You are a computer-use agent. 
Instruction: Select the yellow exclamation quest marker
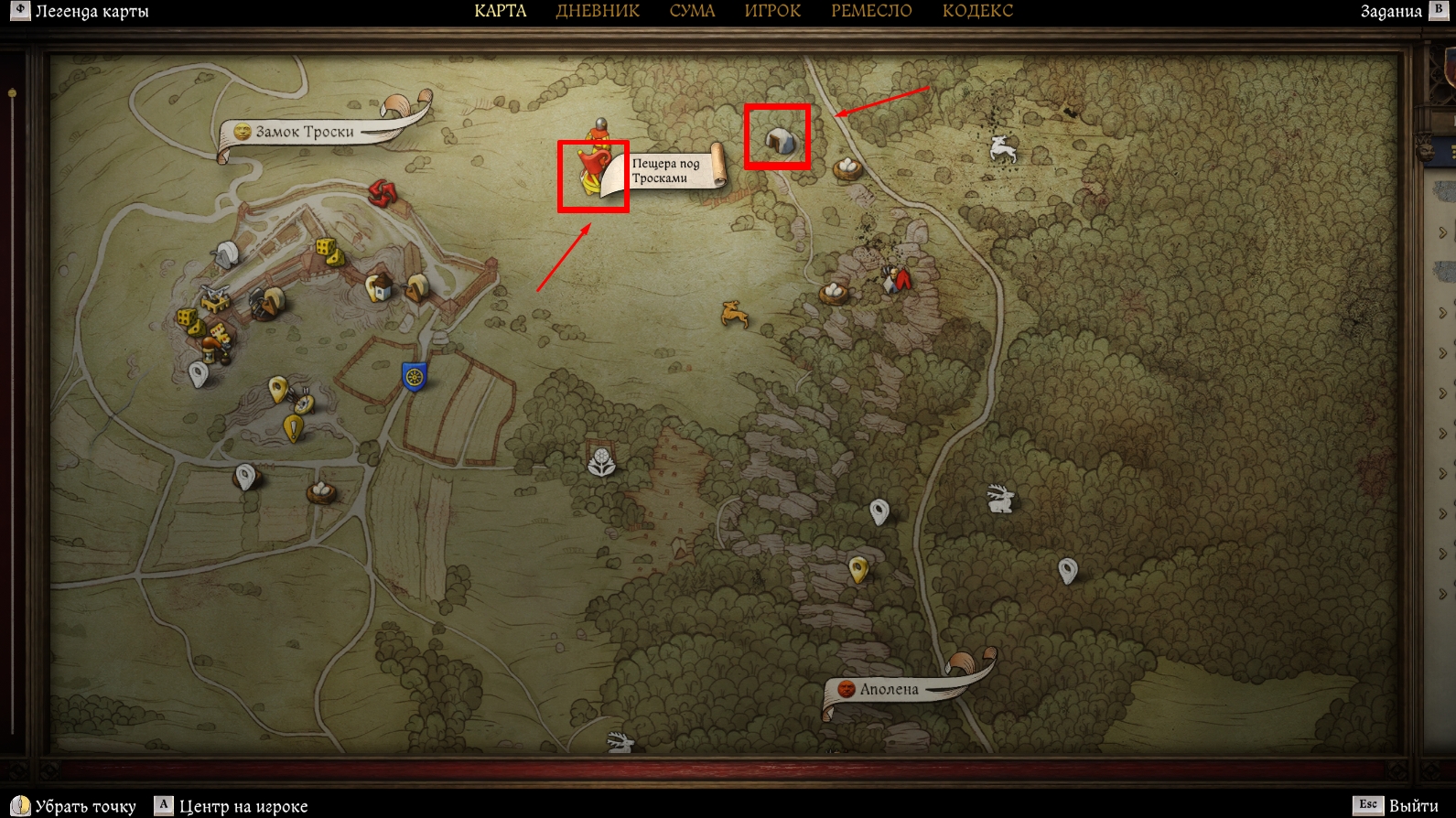293,428
